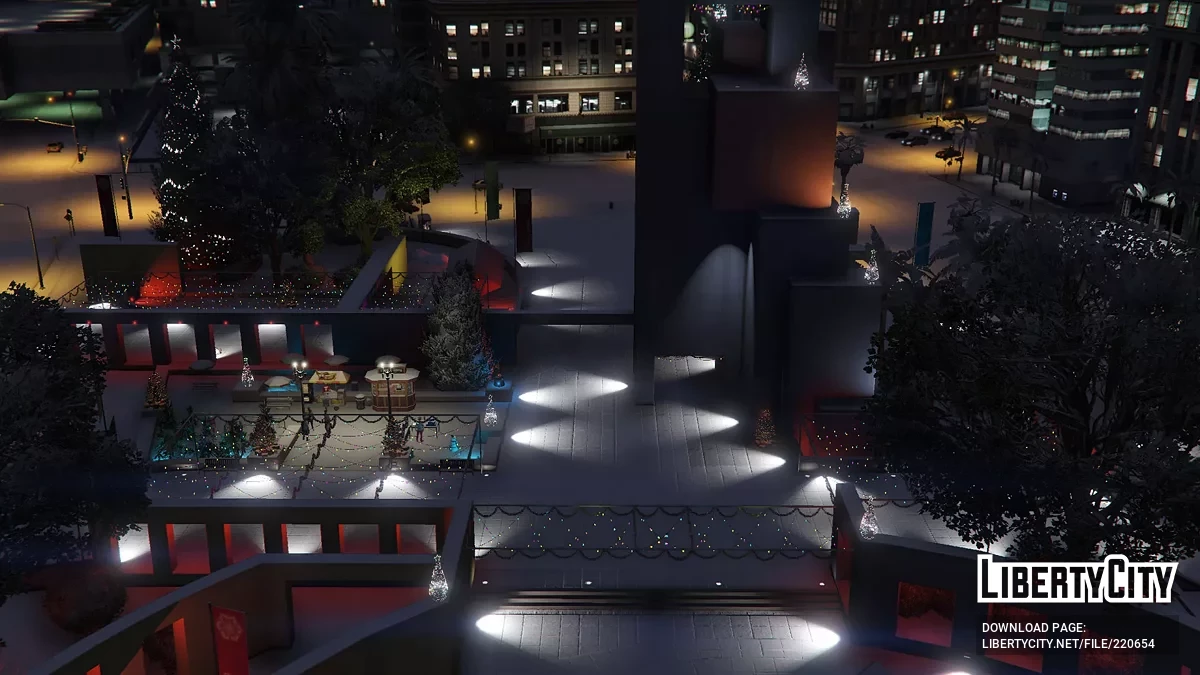Viewport: 1200px width, 675px height.
Task: Click the LibertyCity logo watermark
Action: (x=1077, y=579)
